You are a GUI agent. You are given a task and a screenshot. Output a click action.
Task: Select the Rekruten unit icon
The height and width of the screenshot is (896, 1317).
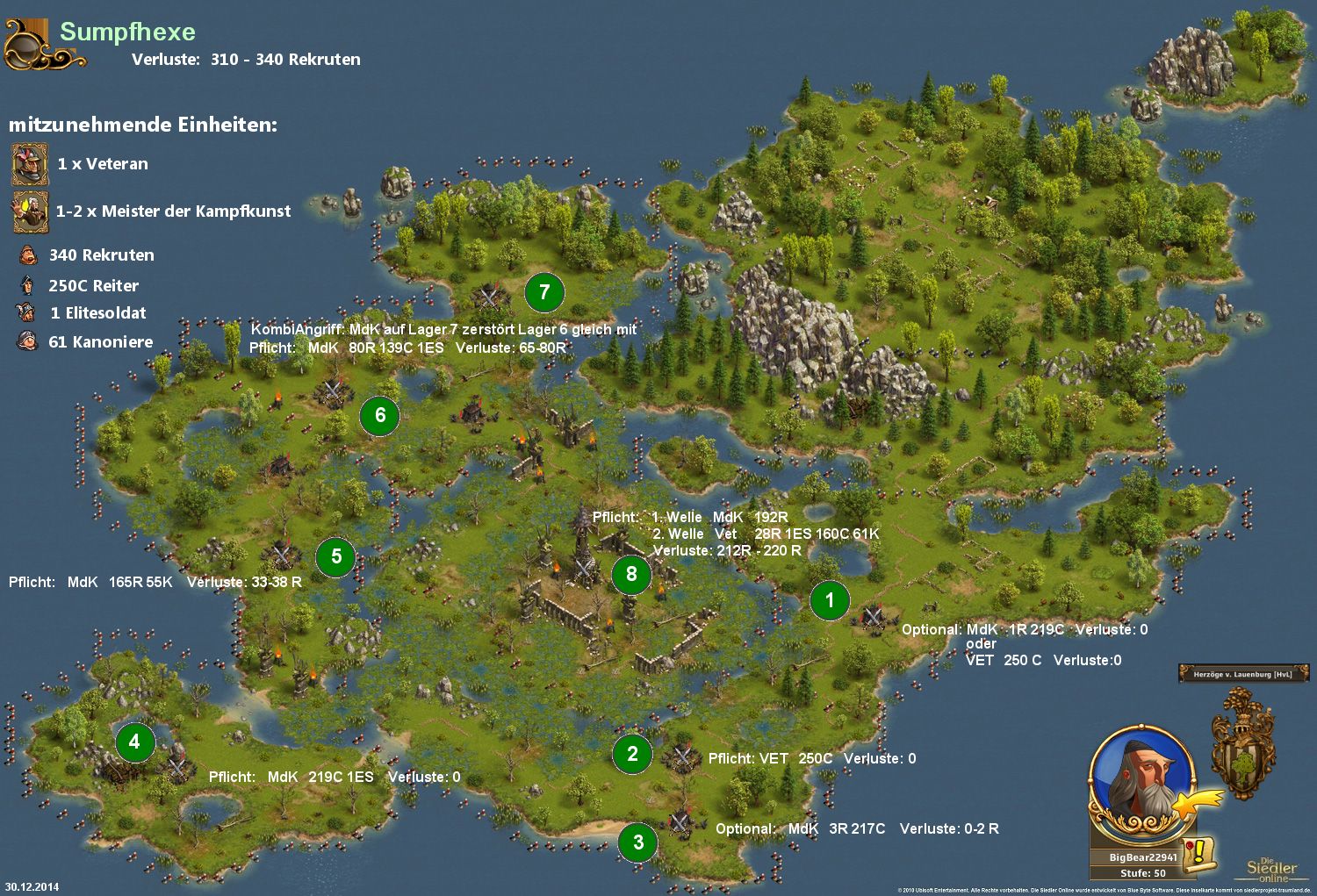coord(28,255)
